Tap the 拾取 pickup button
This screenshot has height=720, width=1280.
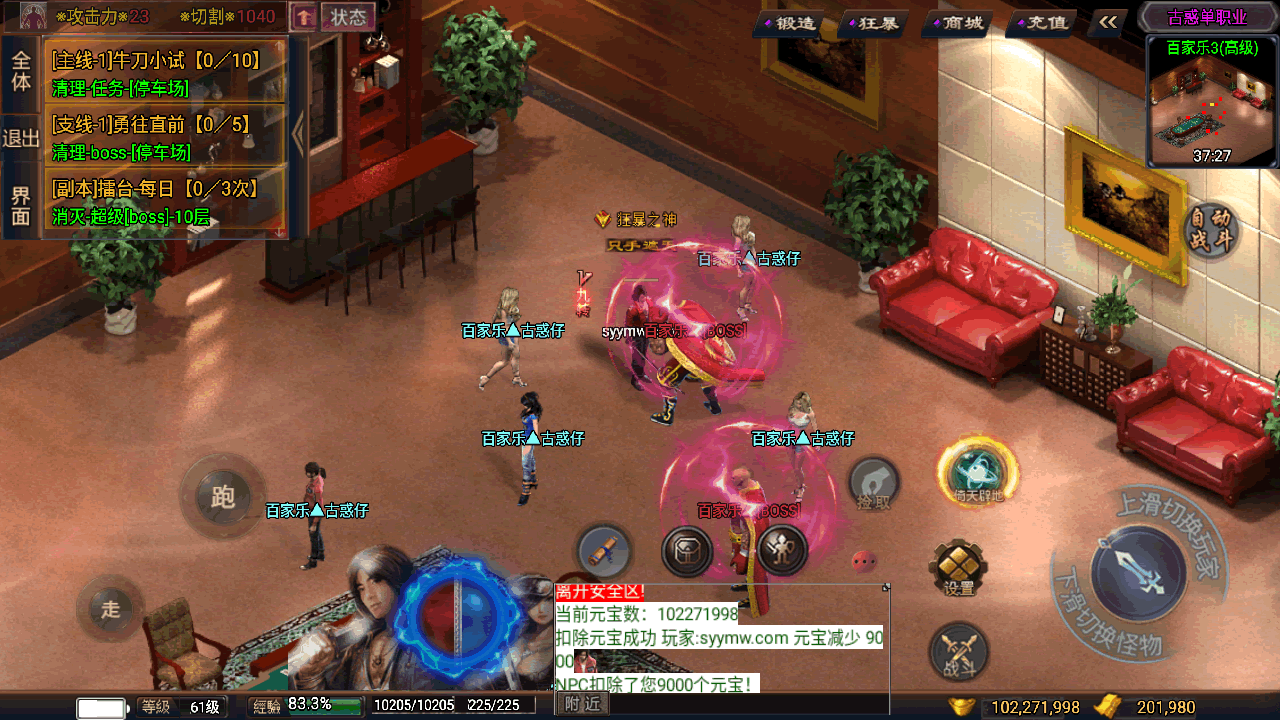tap(874, 486)
